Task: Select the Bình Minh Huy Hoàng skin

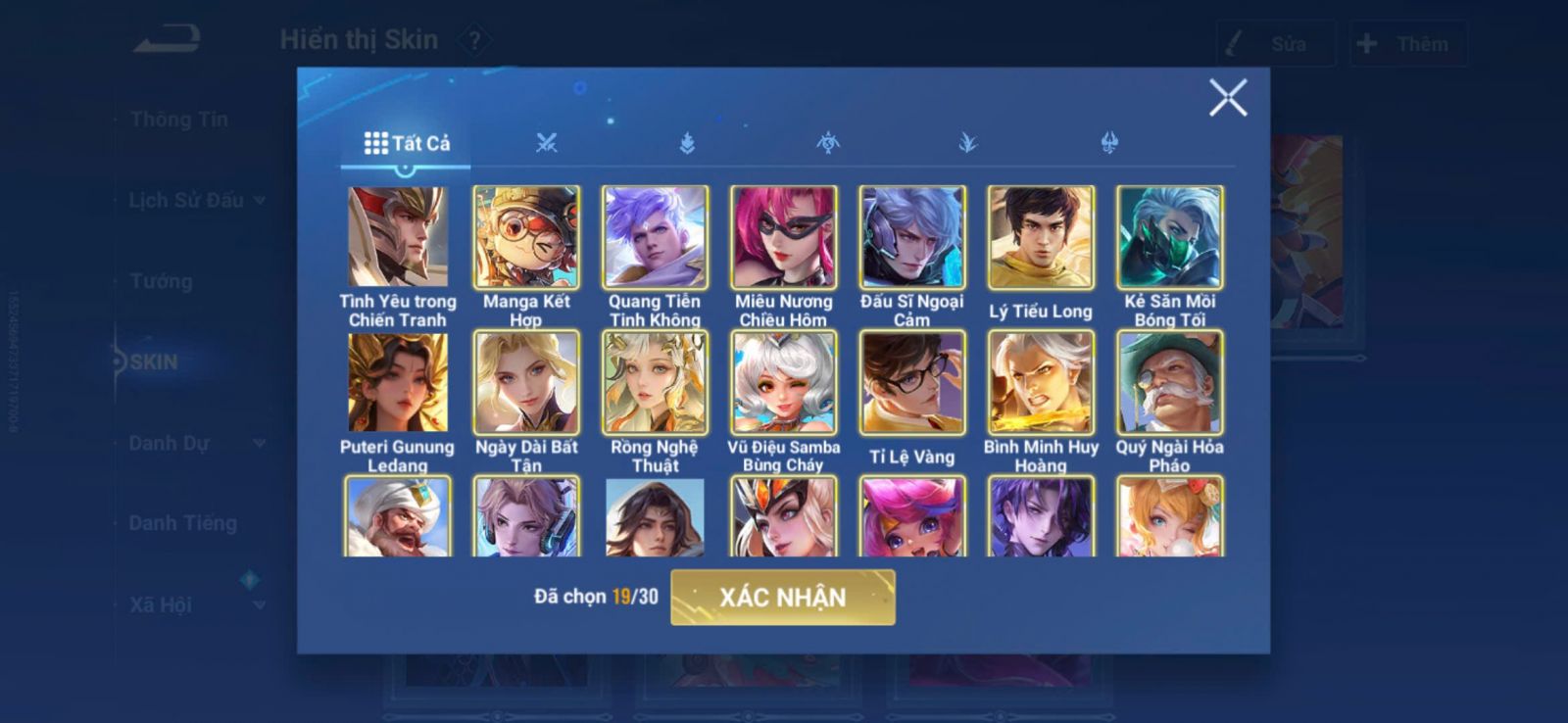Action: pos(1040,382)
